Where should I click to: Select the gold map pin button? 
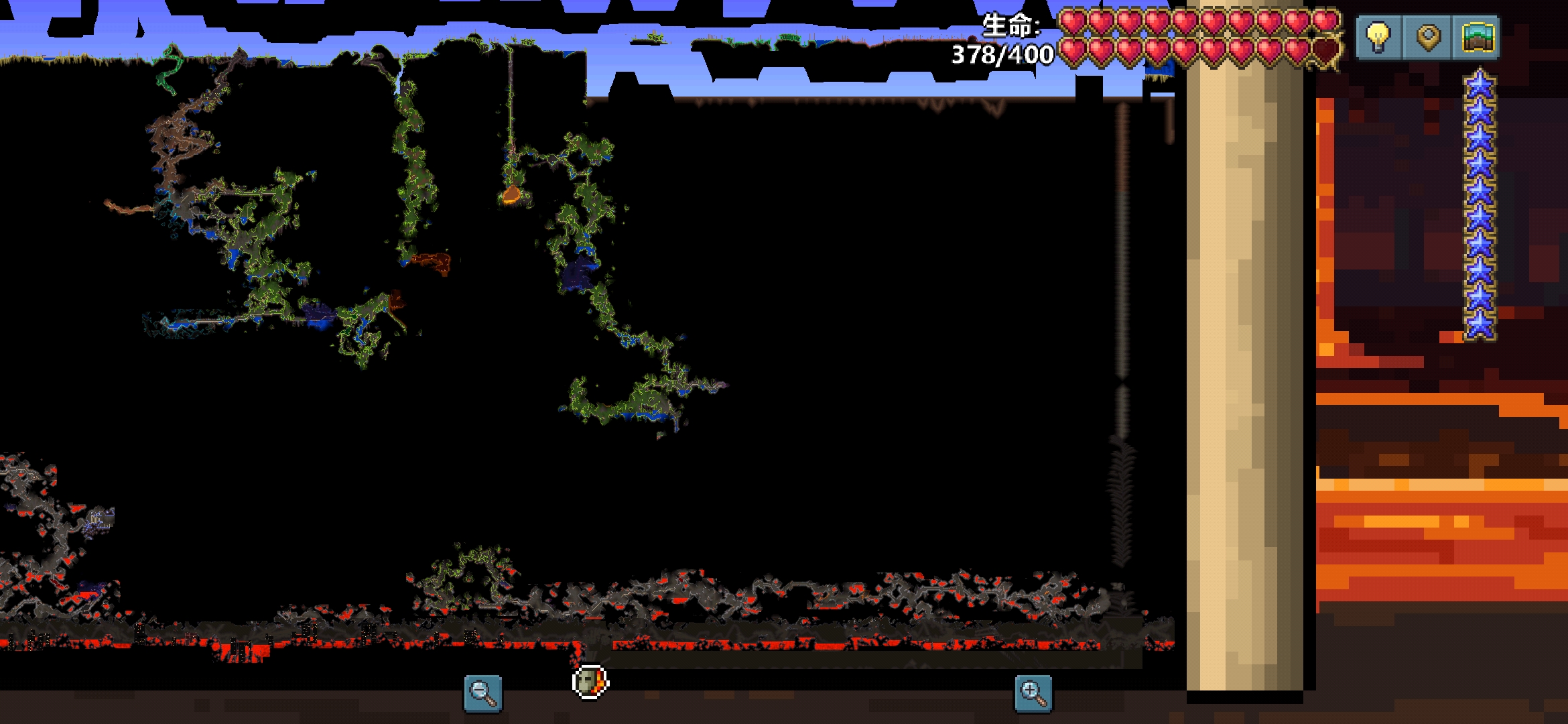pyautogui.click(x=1427, y=38)
